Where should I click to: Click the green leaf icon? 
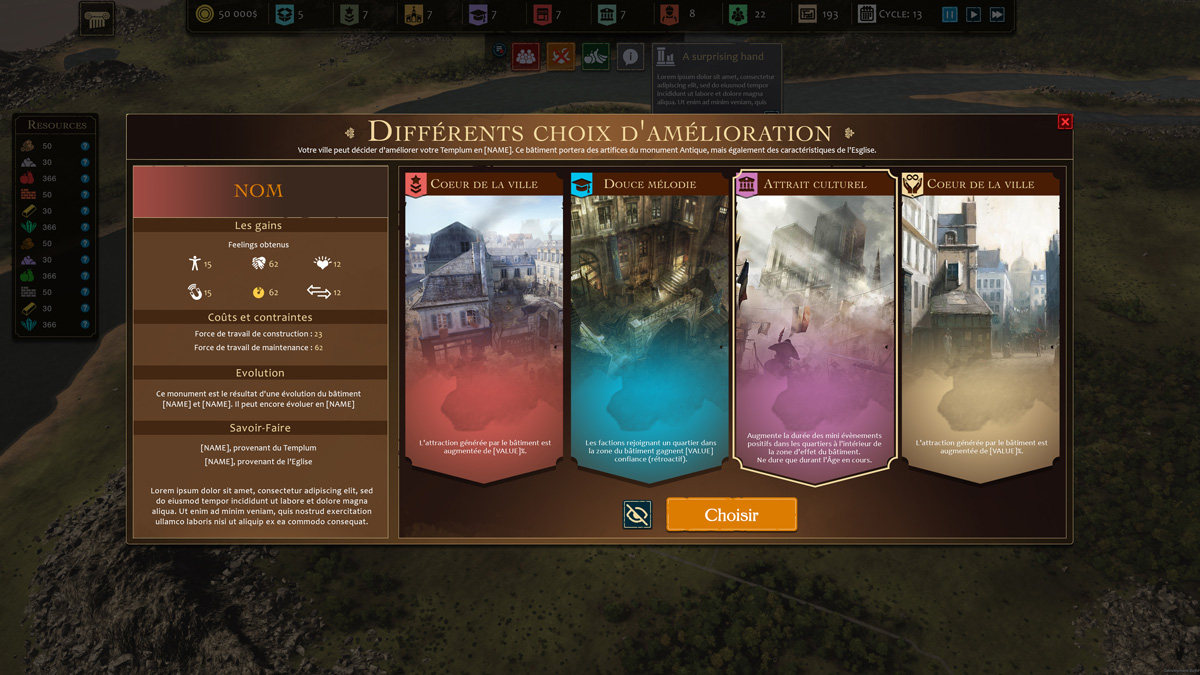596,57
